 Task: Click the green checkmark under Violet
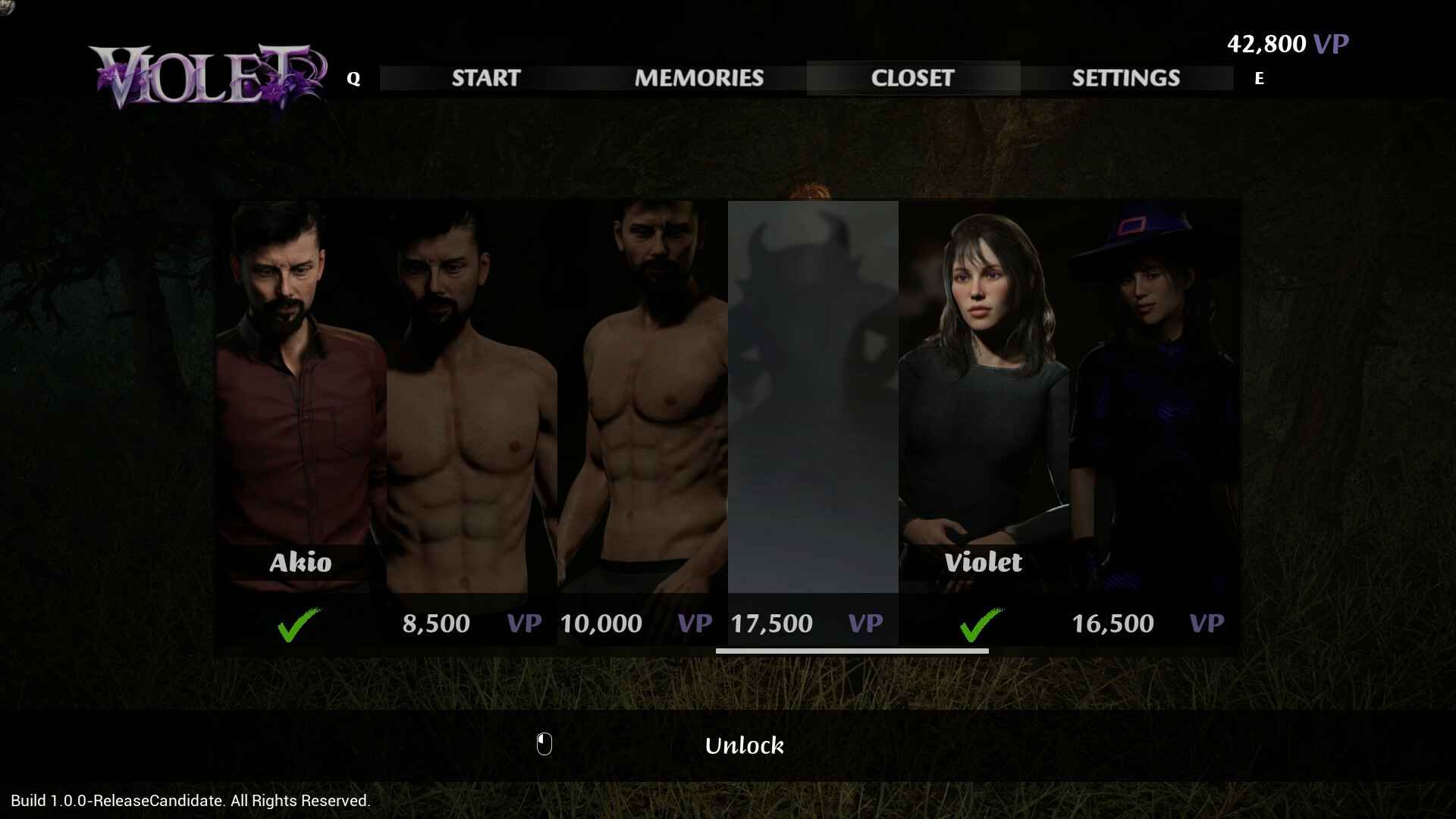tap(981, 623)
